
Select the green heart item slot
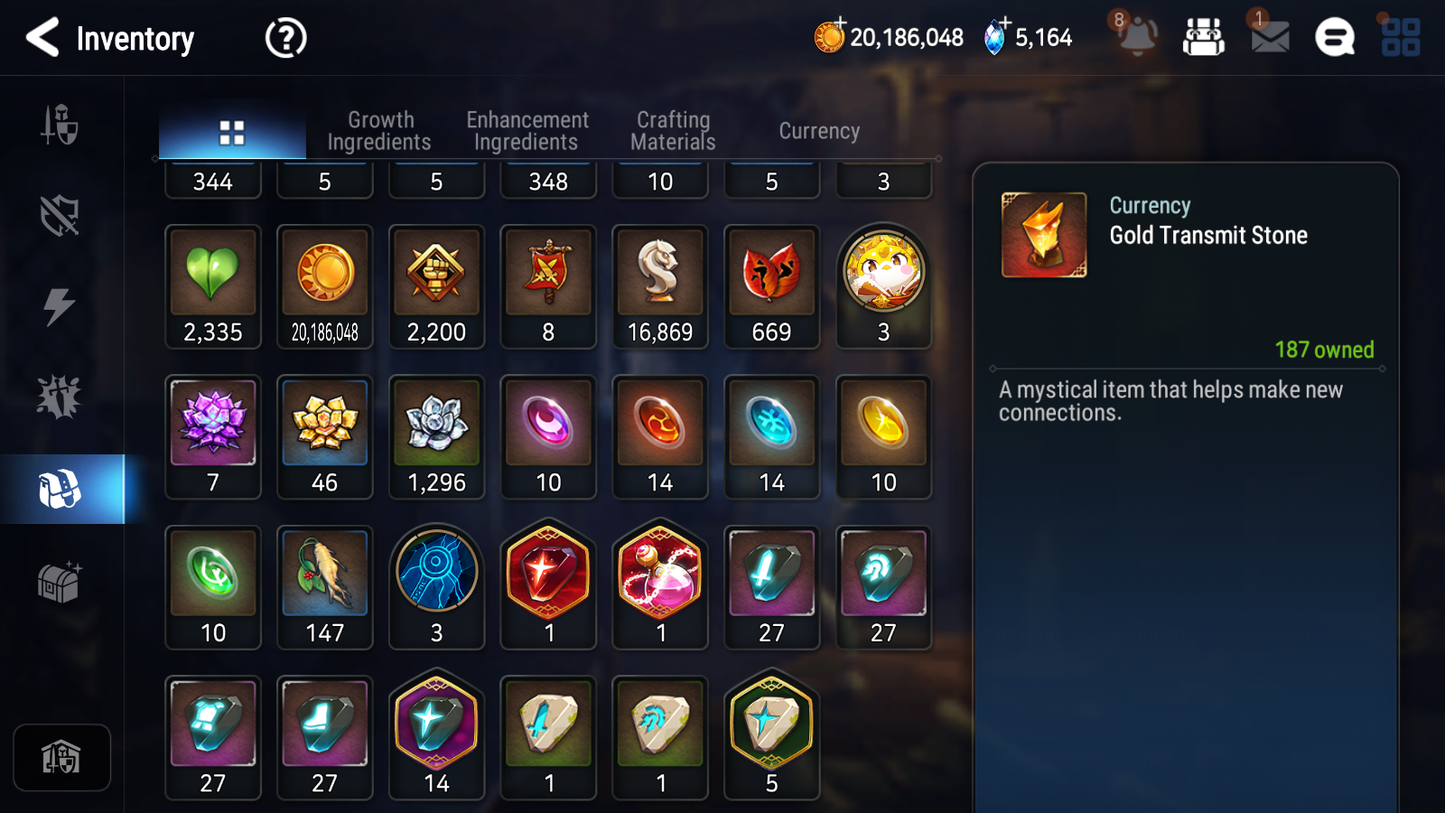click(x=213, y=286)
